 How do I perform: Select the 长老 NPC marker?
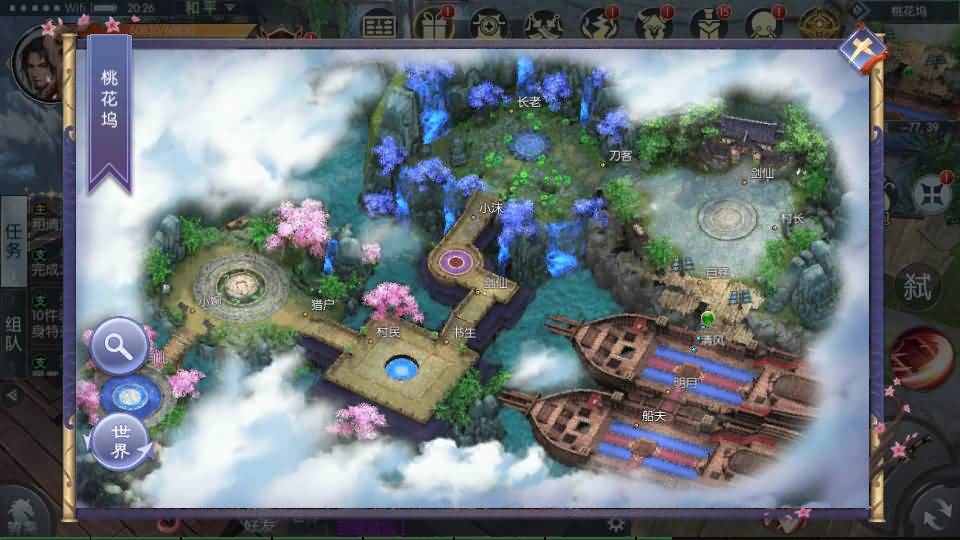(529, 101)
